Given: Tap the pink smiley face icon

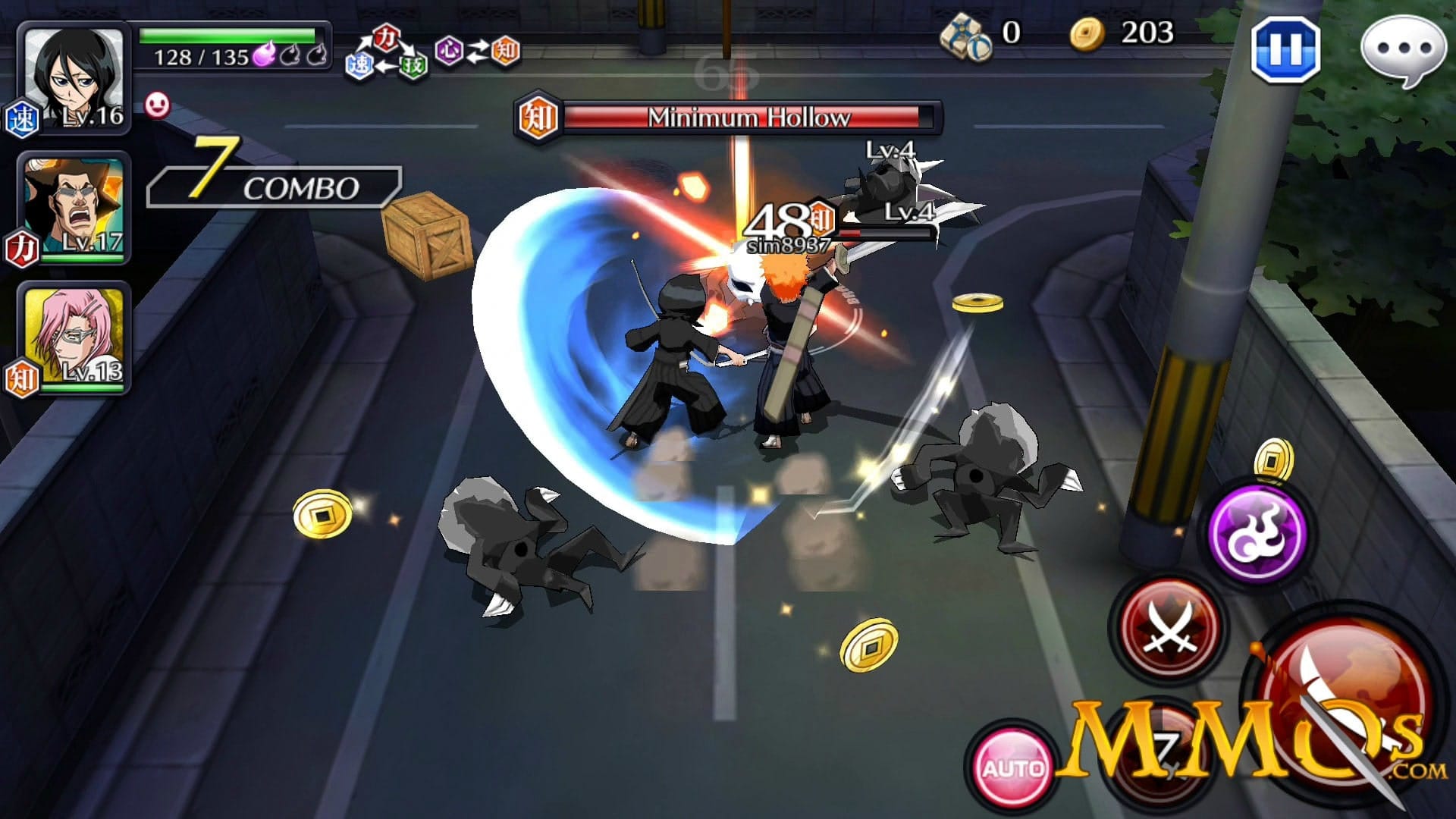Looking at the screenshot, I should tap(157, 105).
